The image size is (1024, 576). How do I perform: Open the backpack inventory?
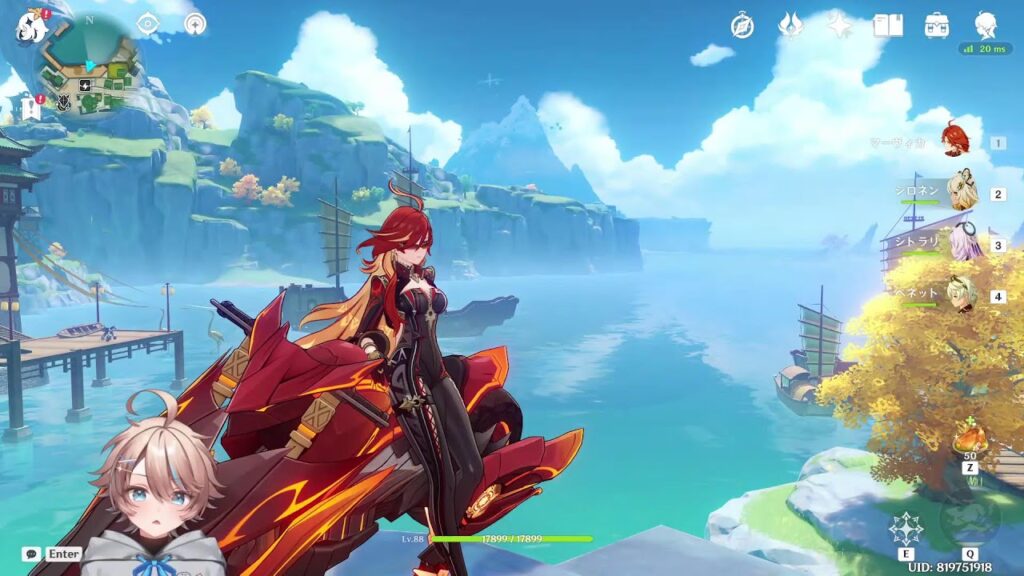coord(937,26)
